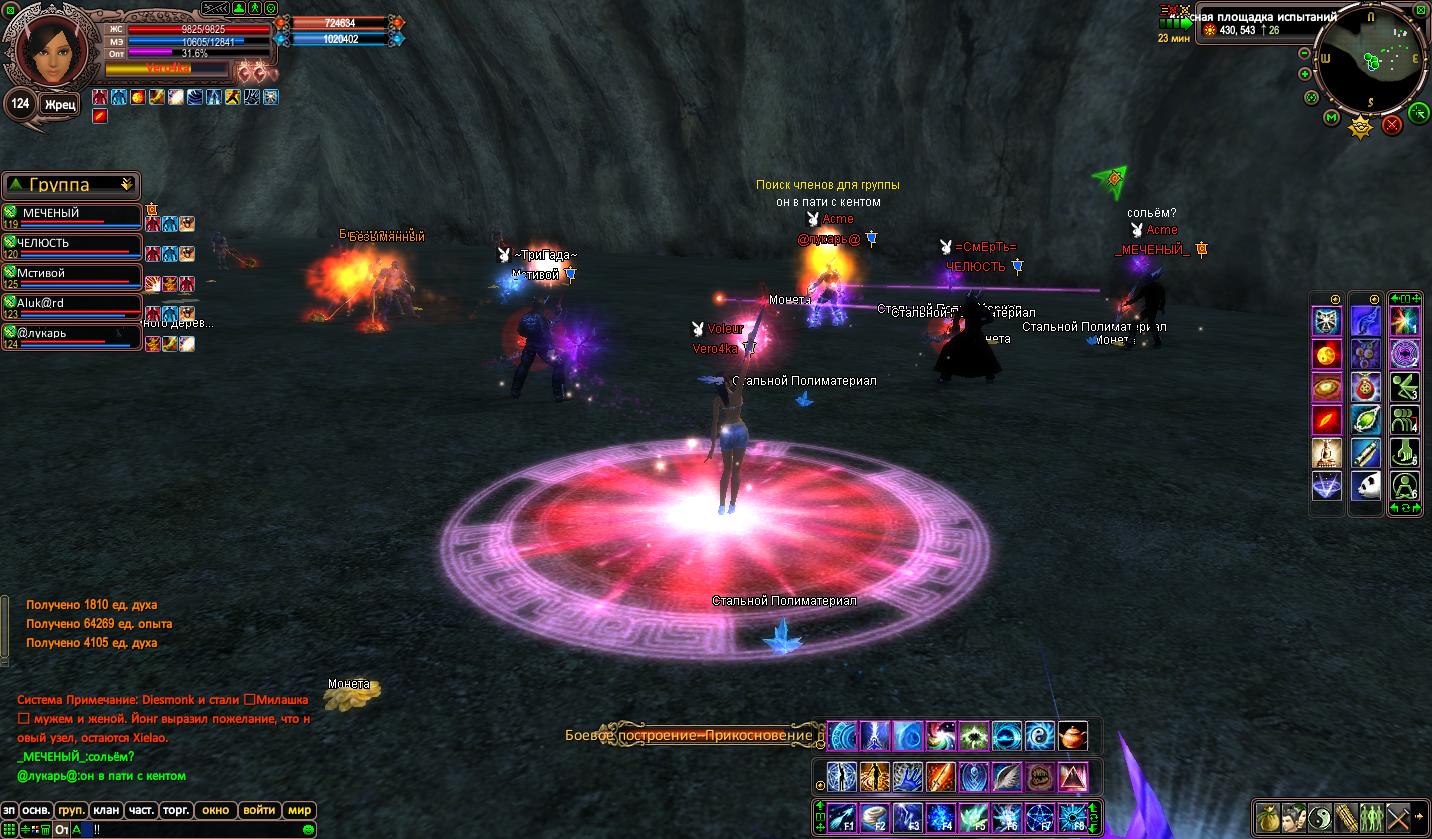Viewport: 1432px width, 839px height.
Task: Zoom out the minimap with minus button
Action: click(1304, 53)
